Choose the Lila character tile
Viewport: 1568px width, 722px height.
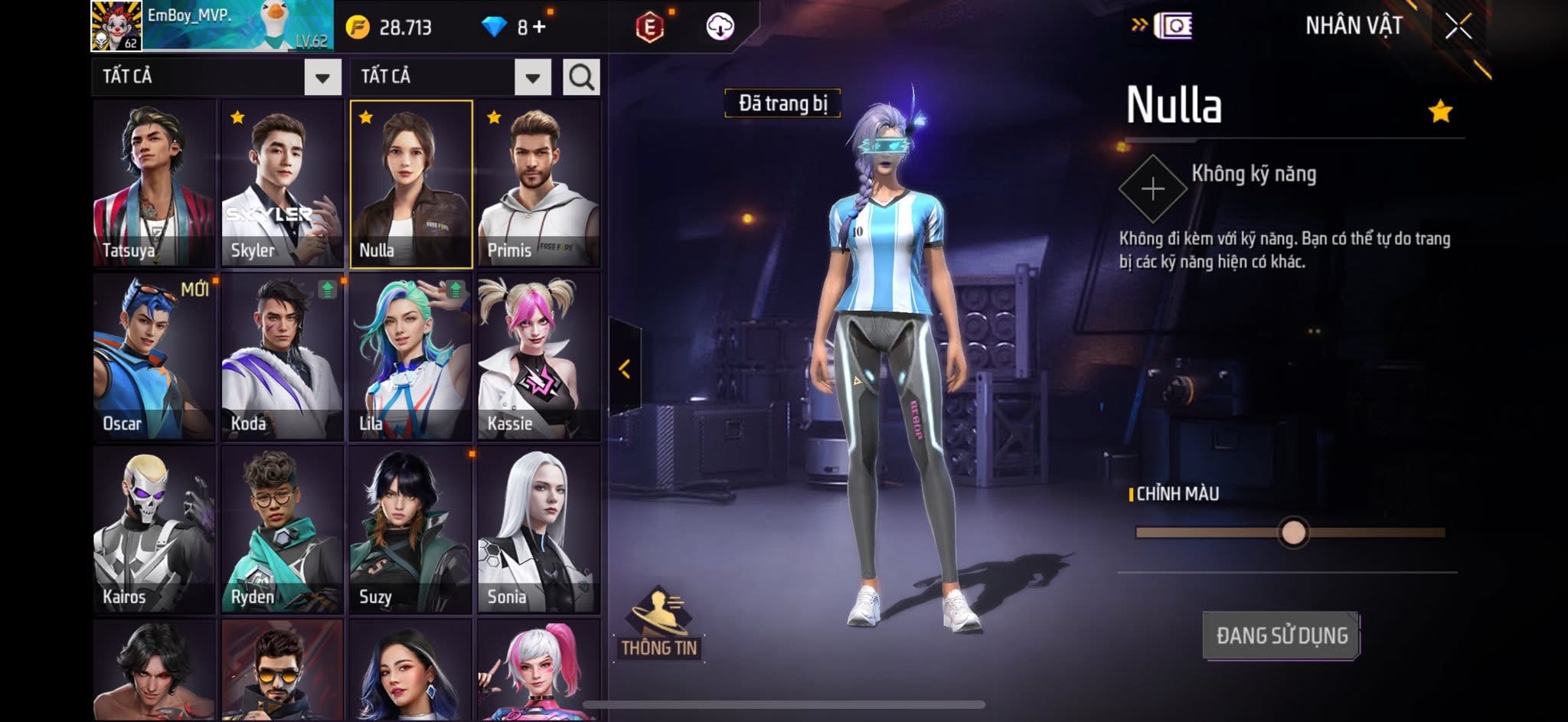410,358
